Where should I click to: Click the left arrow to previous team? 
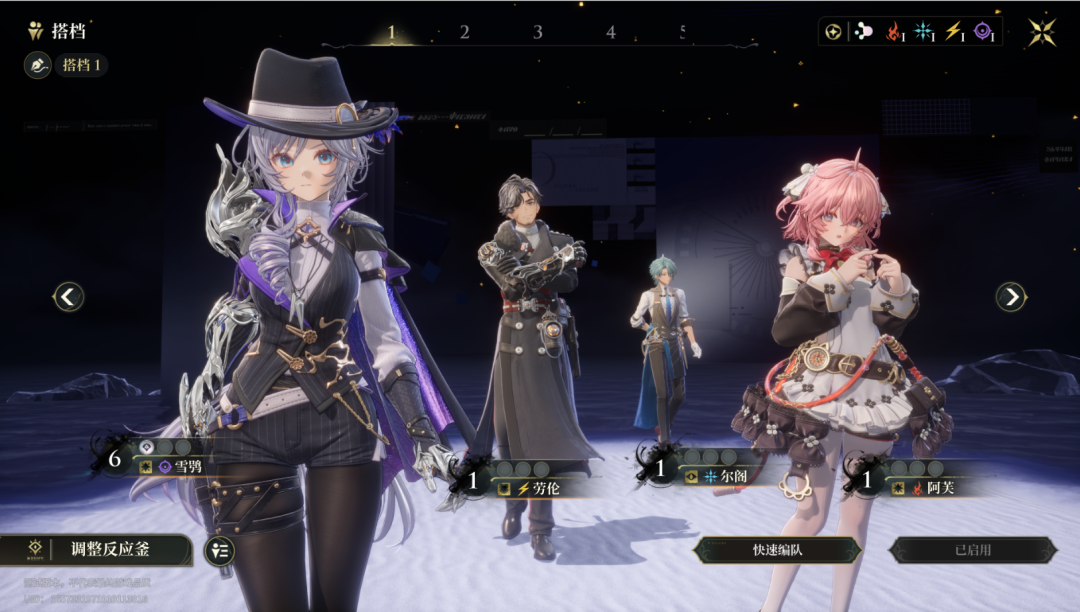69,296
